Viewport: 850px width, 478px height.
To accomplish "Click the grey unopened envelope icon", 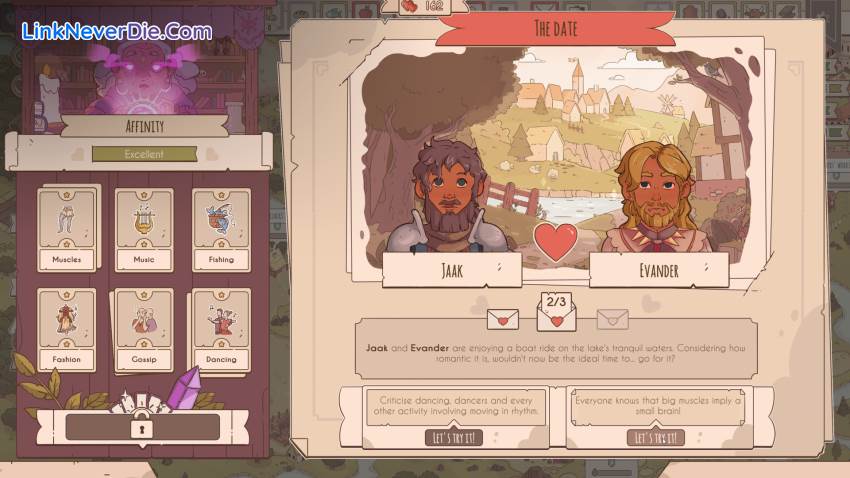I will (612, 319).
